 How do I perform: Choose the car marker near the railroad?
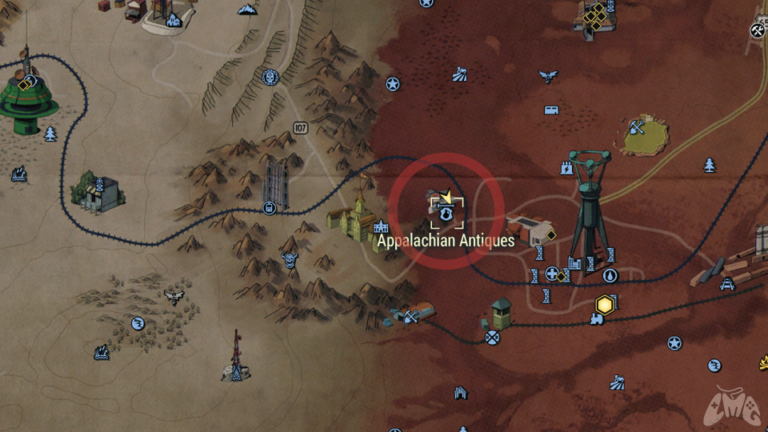click(x=727, y=284)
